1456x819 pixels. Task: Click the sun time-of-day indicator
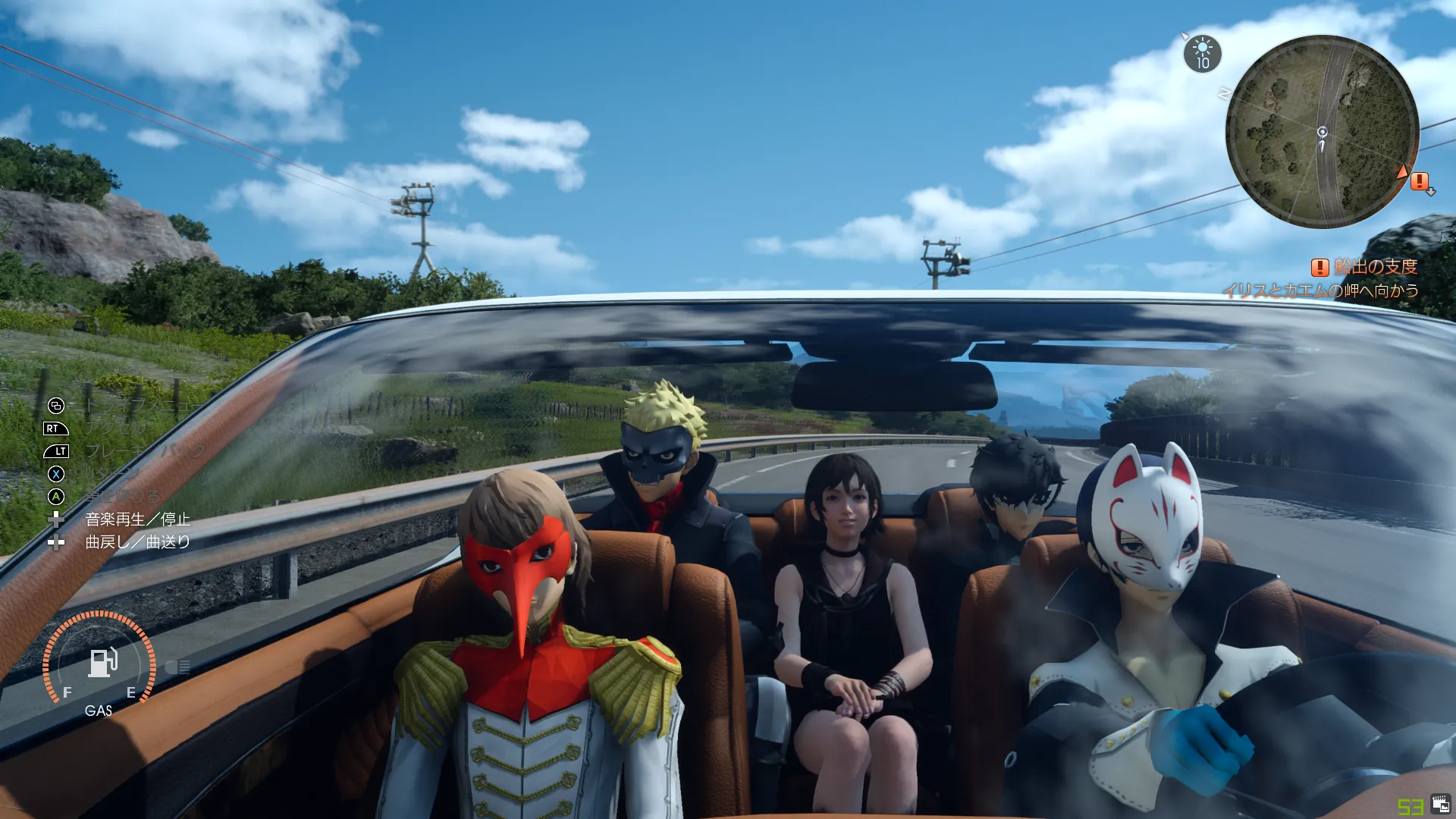point(1203,54)
